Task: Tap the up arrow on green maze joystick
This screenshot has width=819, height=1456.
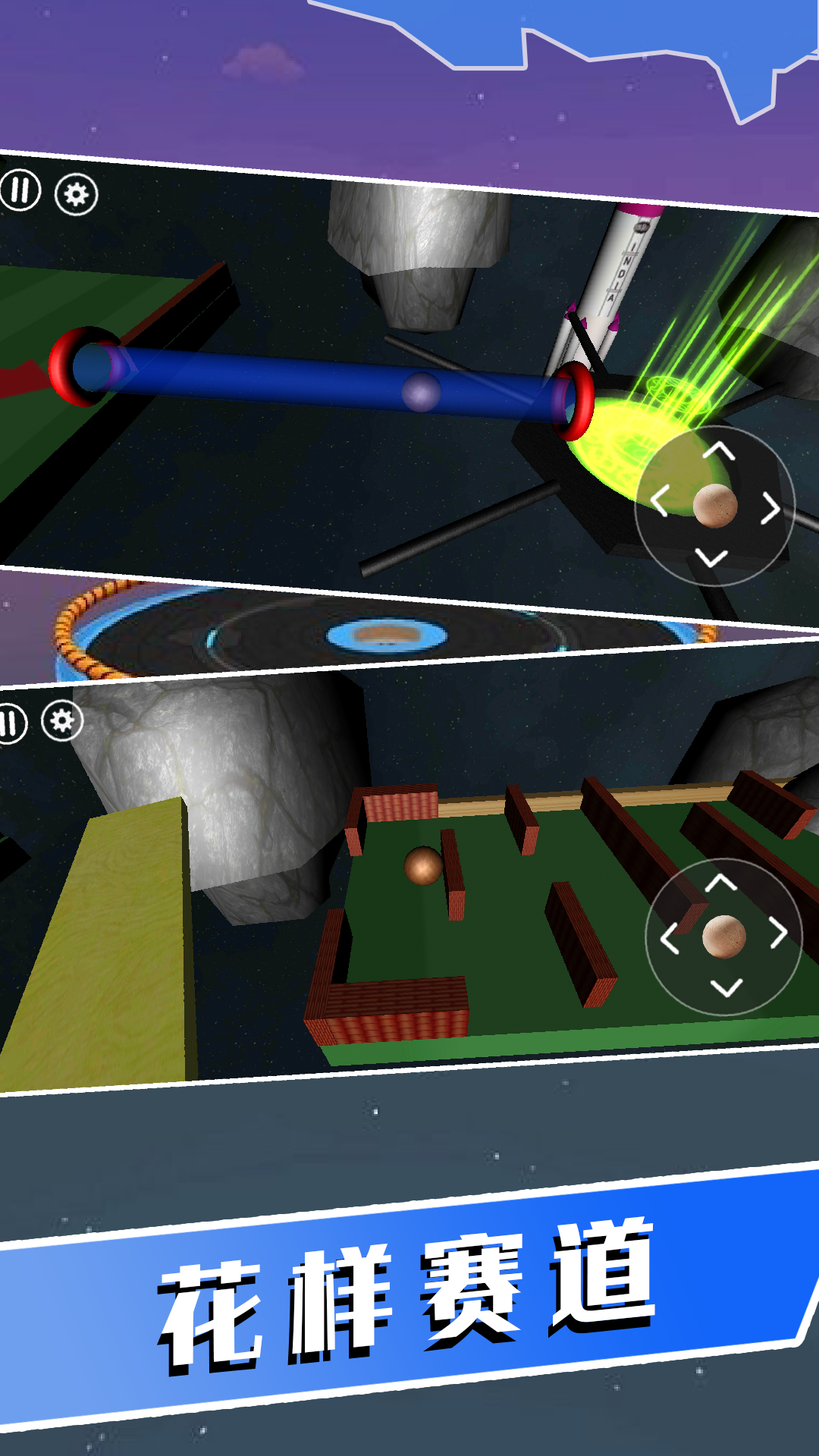Action: (x=721, y=883)
